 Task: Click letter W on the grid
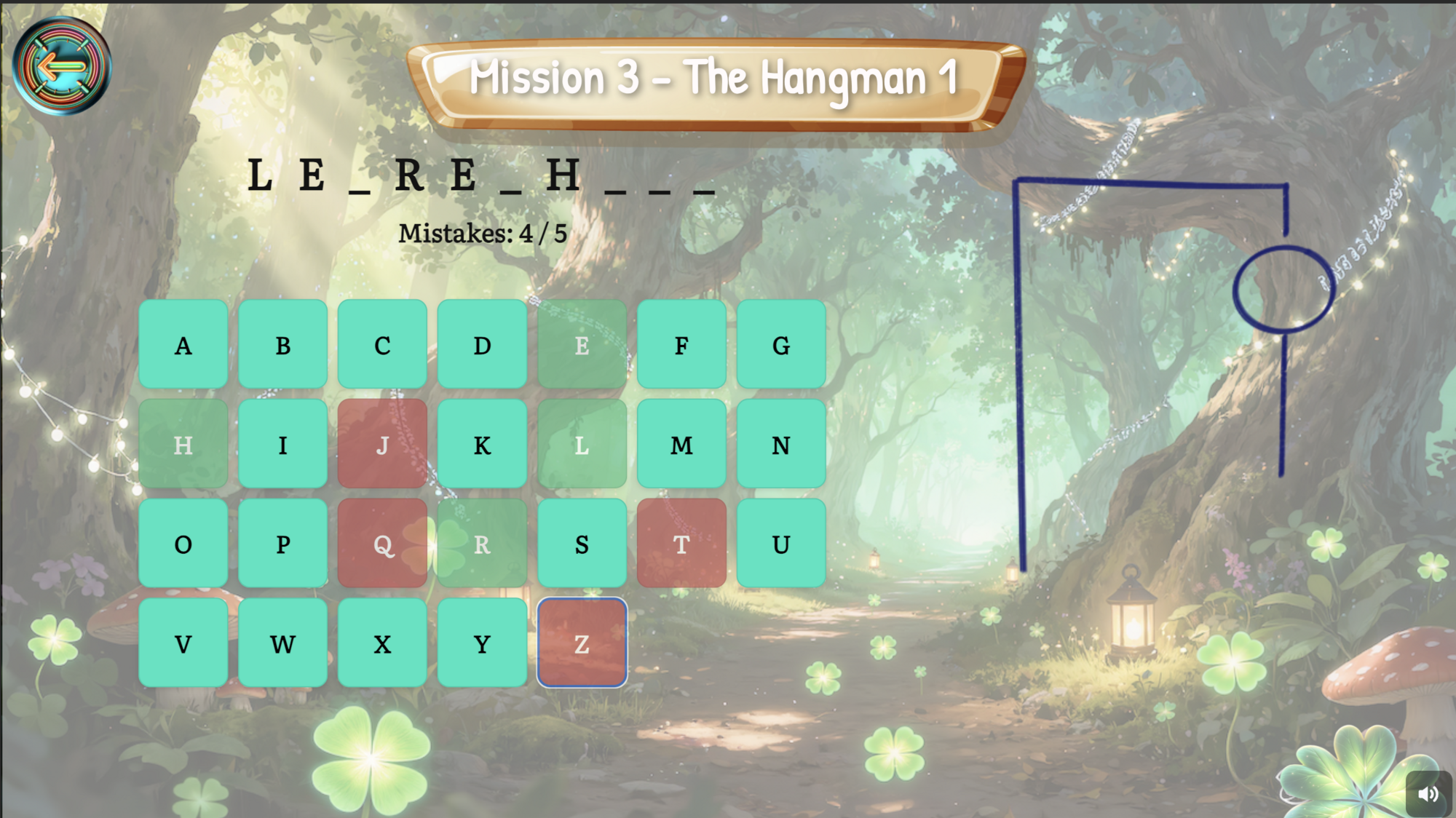[282, 643]
